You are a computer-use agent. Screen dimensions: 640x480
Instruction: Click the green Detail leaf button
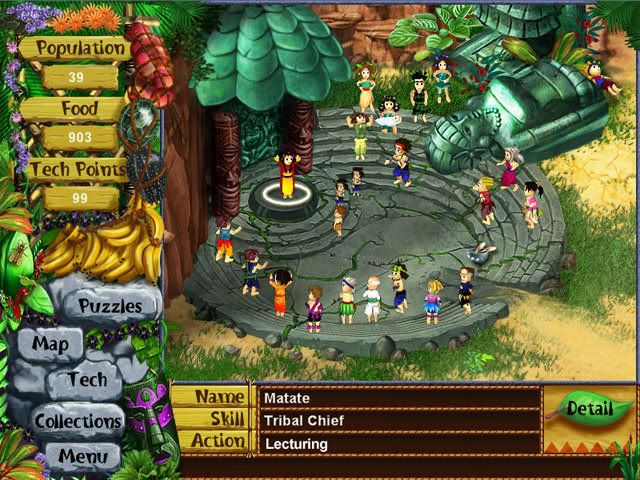(587, 408)
